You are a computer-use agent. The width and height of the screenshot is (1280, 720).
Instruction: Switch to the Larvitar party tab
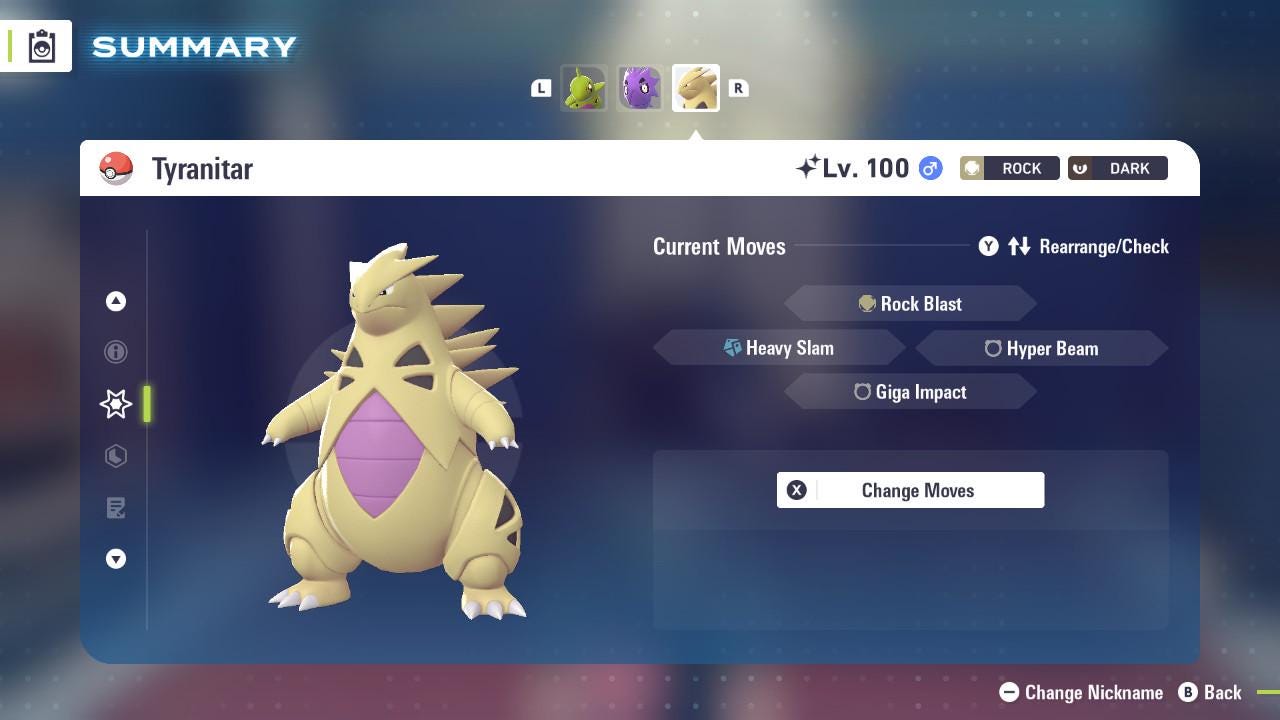(584, 88)
